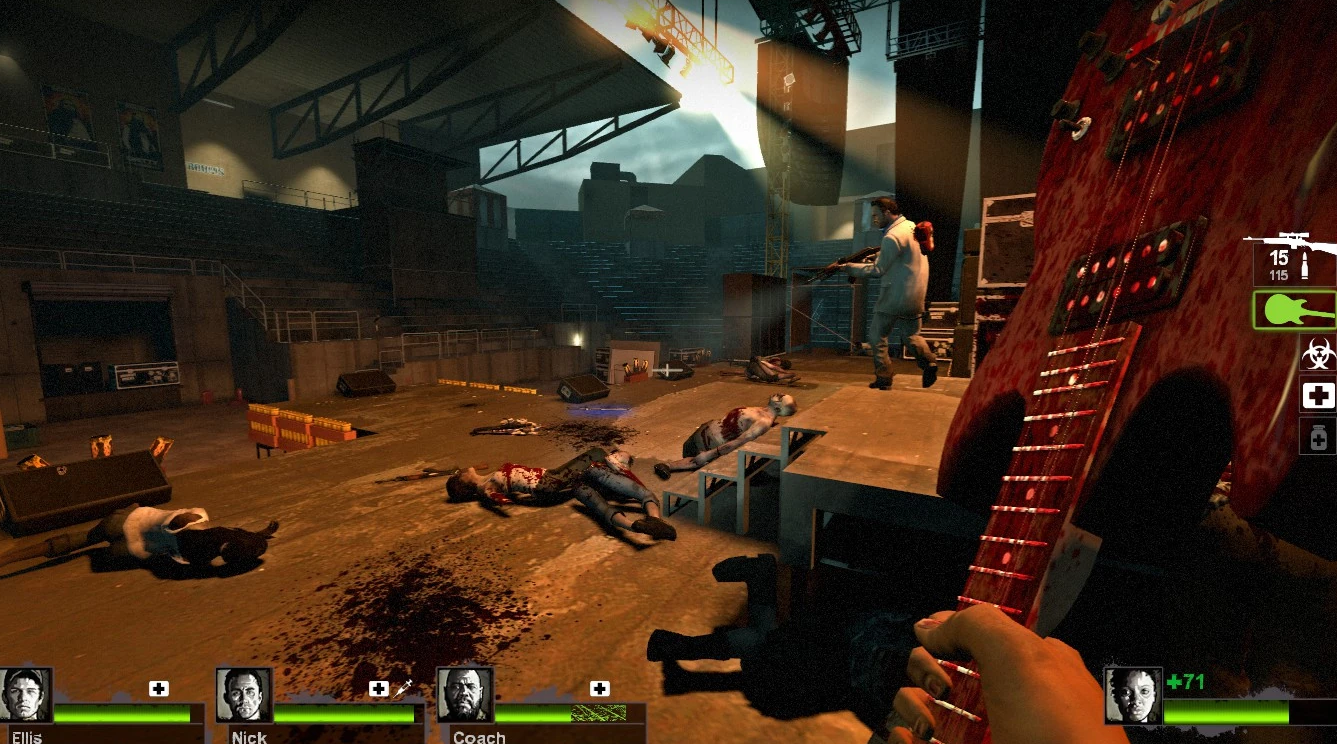Click Nick's adrenaline syringe icon
1337x744 pixels.
404,688
